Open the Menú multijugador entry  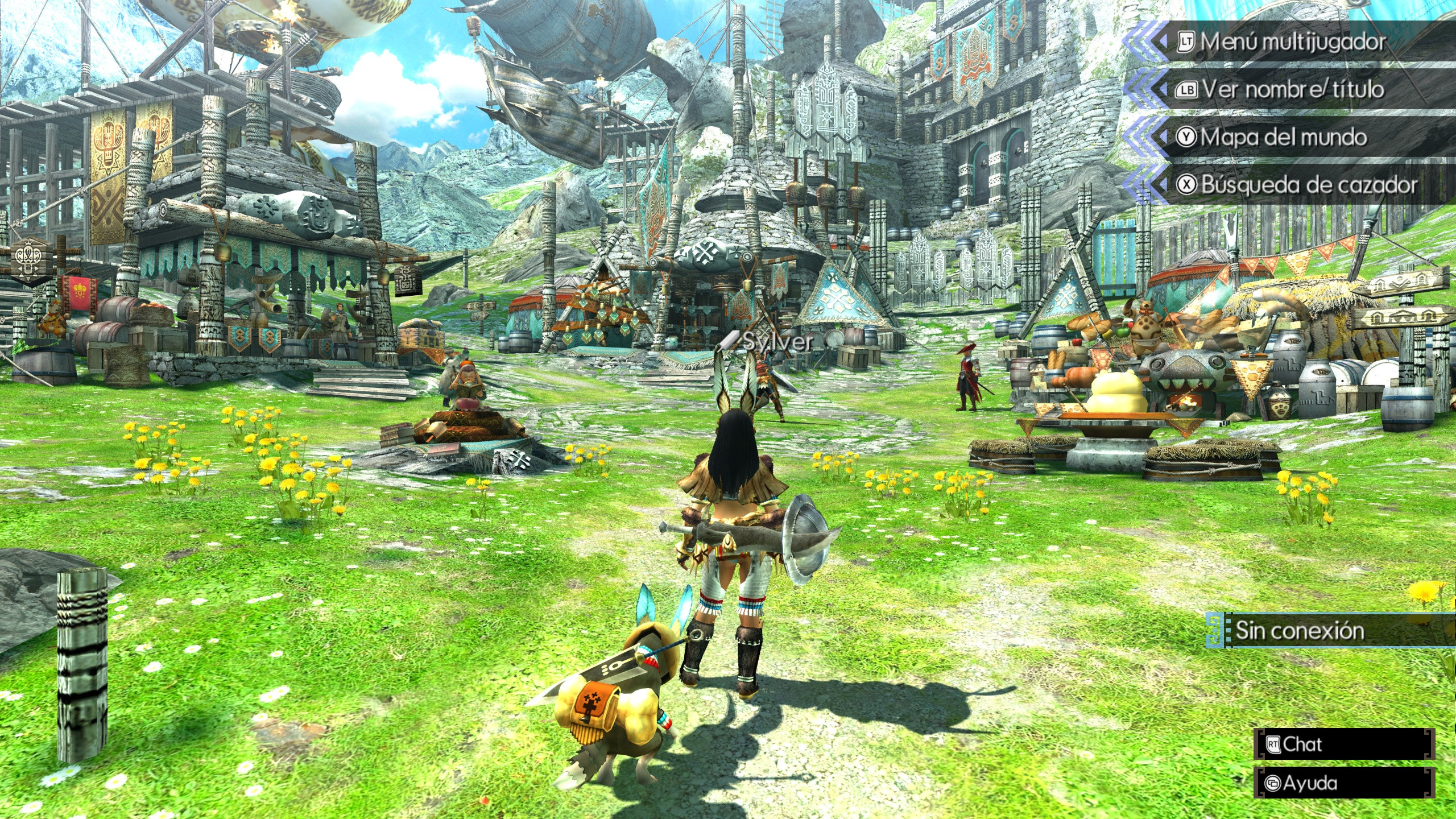1291,42
